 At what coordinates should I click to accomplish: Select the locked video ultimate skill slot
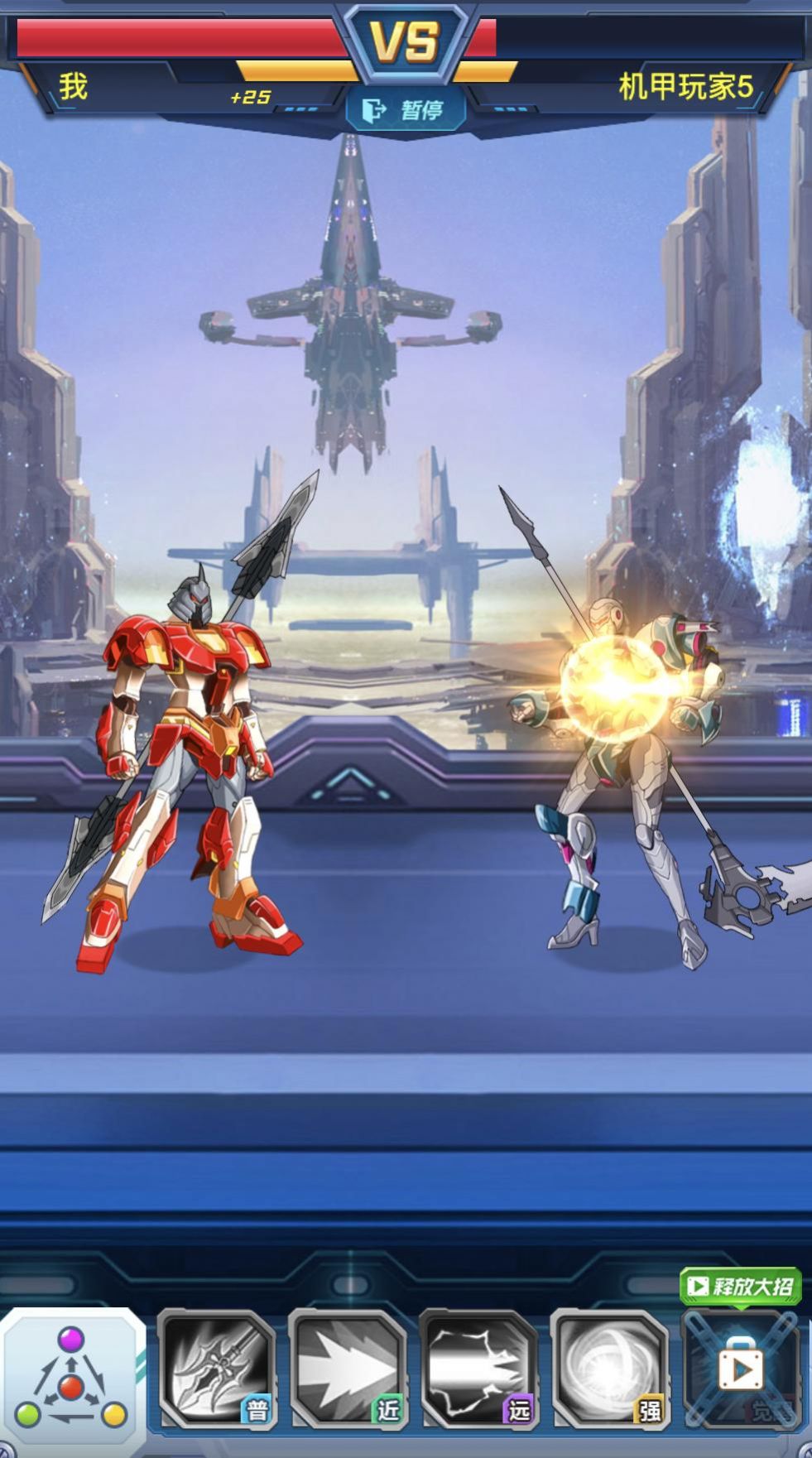[x=741, y=1370]
